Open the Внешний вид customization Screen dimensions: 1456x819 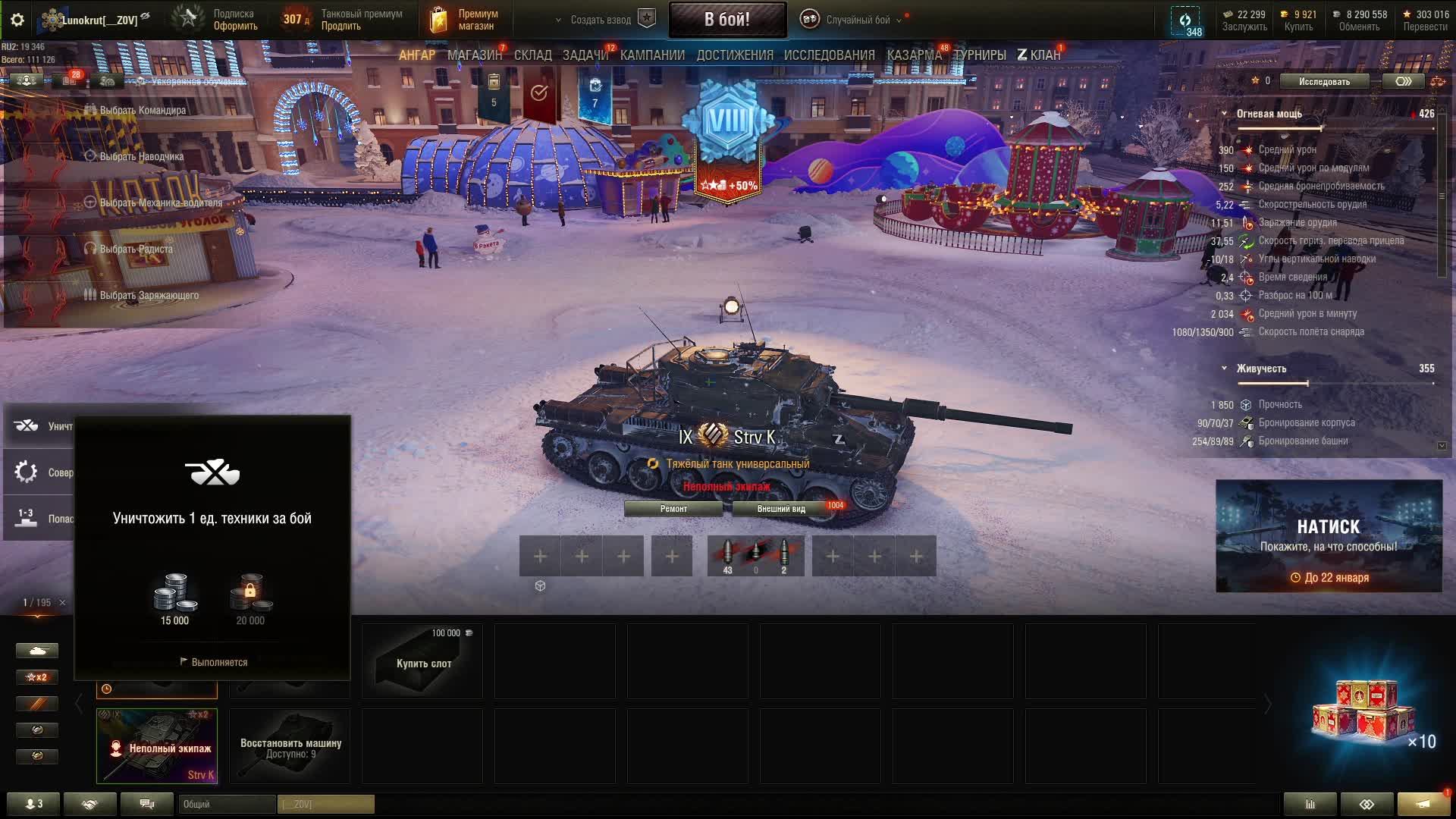(x=781, y=509)
